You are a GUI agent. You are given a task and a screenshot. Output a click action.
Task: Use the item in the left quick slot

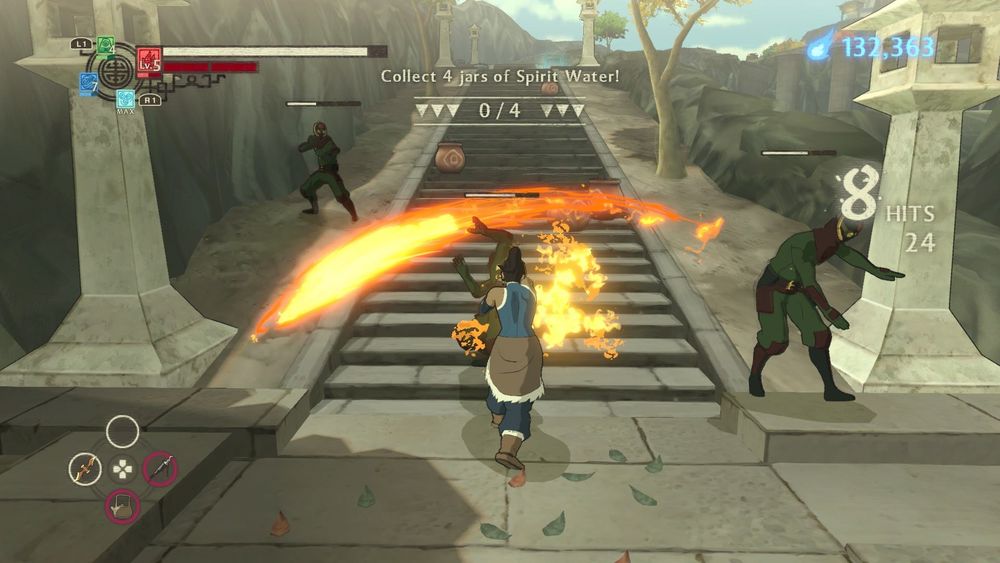coord(85,468)
